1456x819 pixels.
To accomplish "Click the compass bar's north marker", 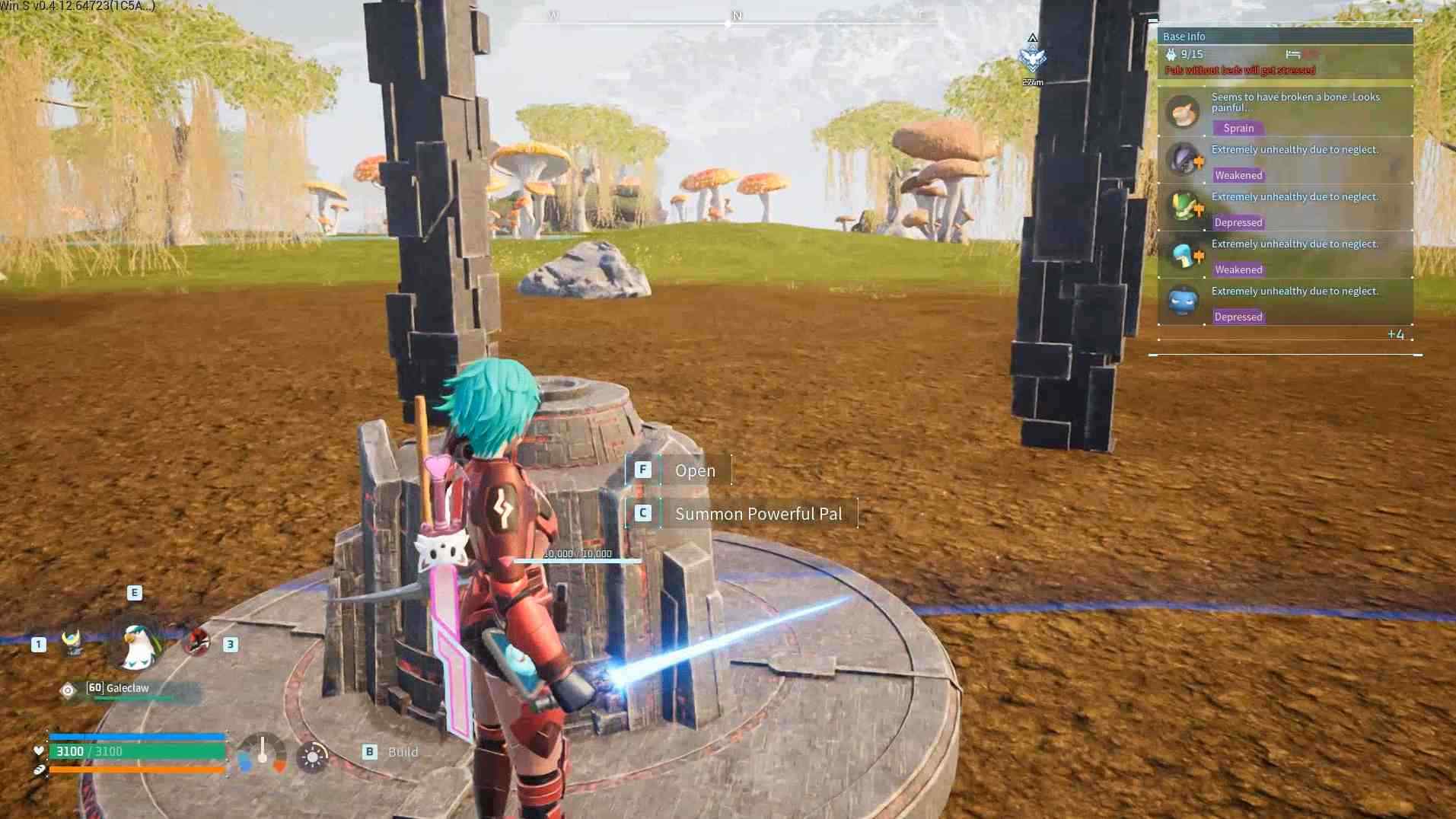I will (x=736, y=16).
